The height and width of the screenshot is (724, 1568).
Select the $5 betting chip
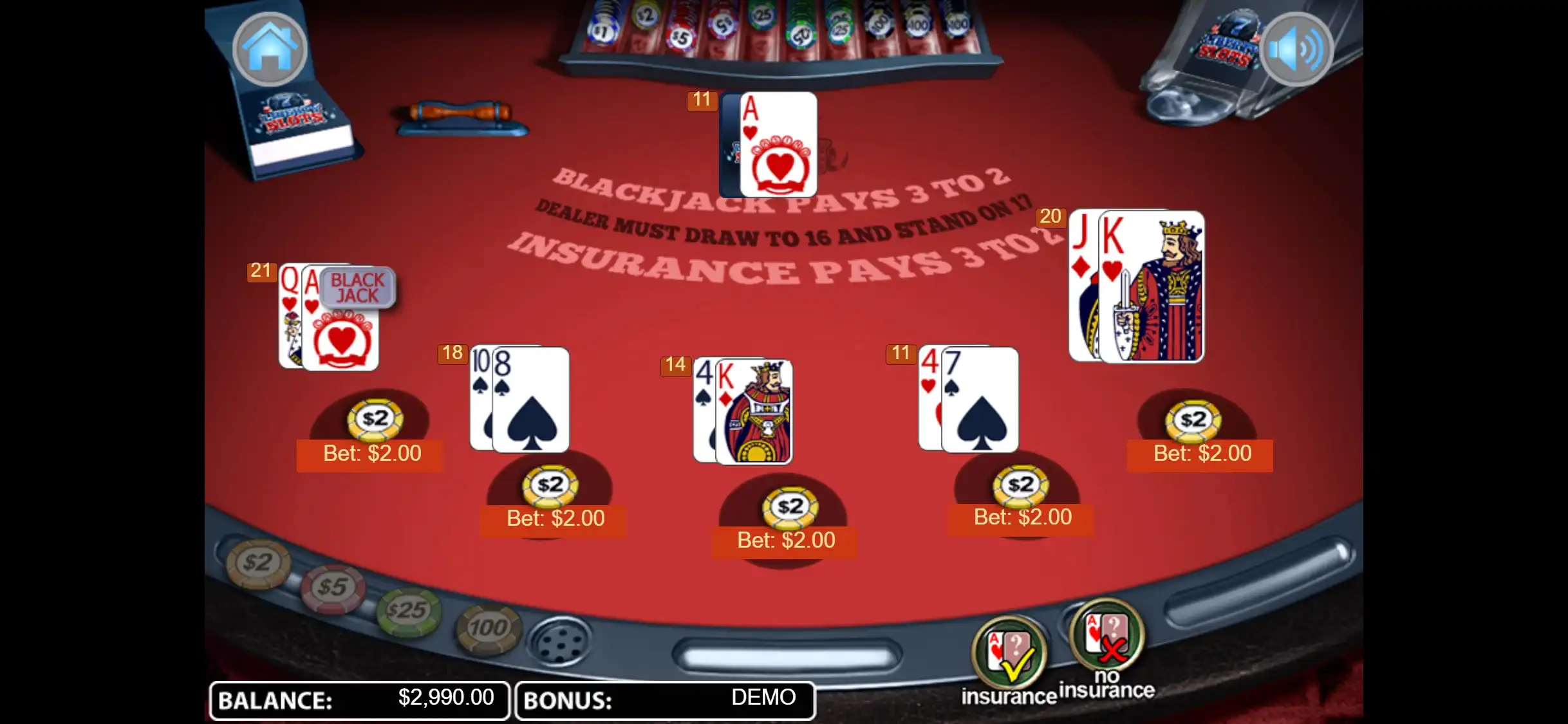pyautogui.click(x=333, y=587)
